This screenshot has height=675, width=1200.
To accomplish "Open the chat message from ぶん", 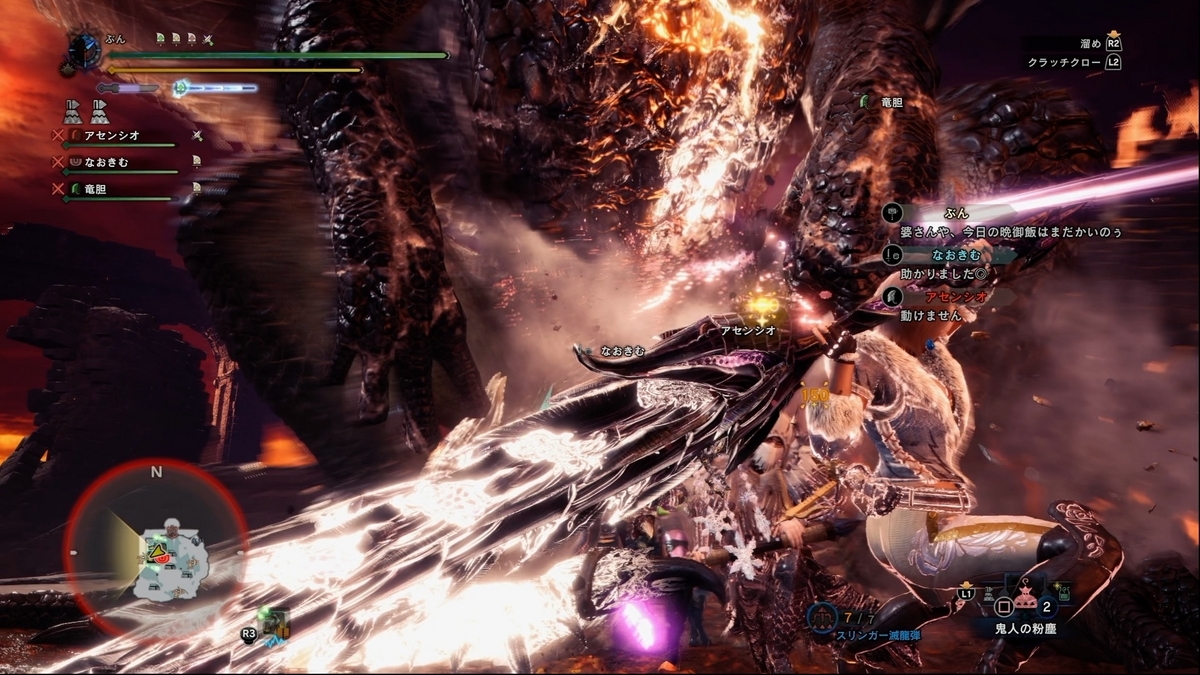I will point(1010,231).
